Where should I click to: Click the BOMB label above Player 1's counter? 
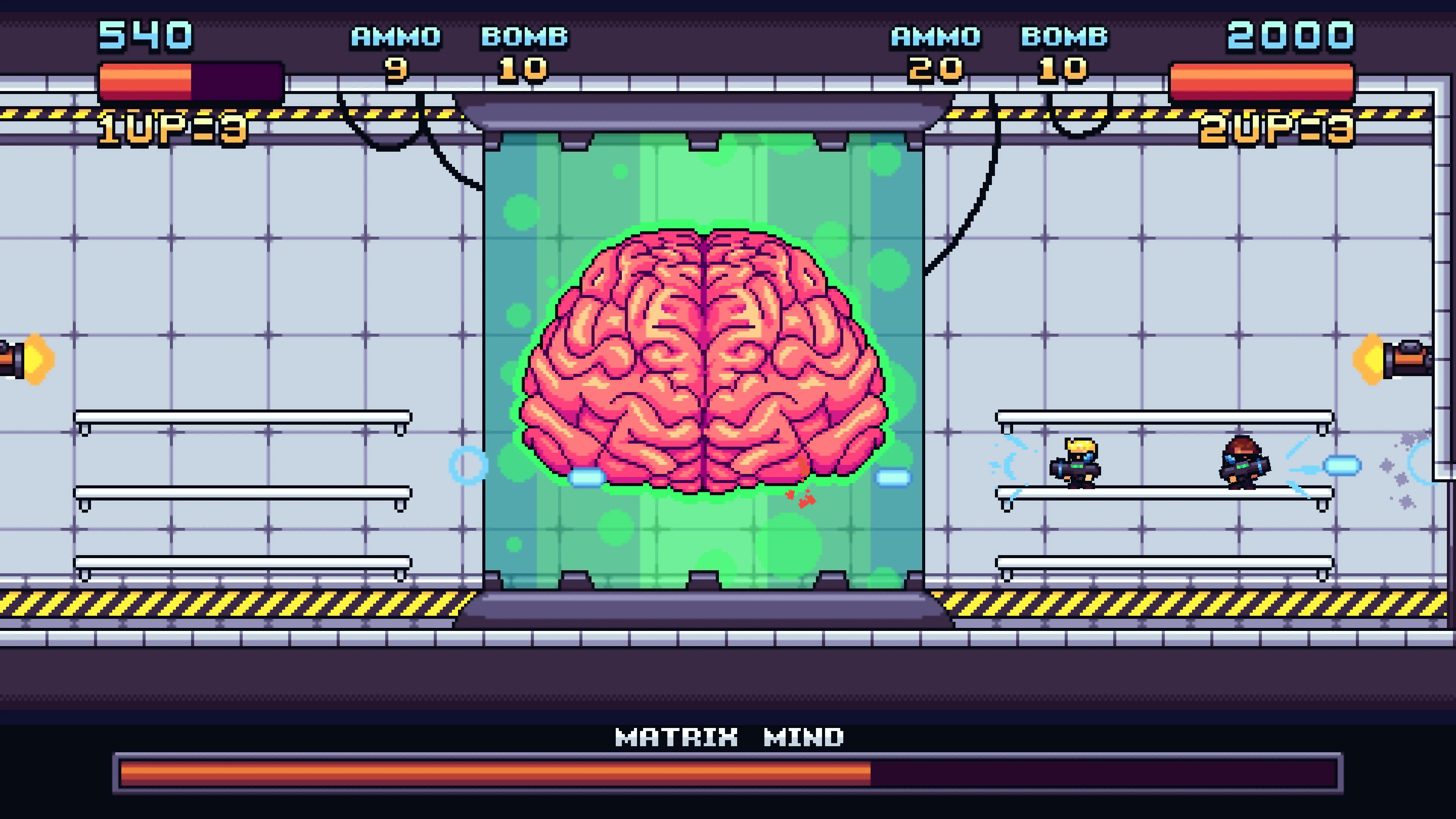526,37
